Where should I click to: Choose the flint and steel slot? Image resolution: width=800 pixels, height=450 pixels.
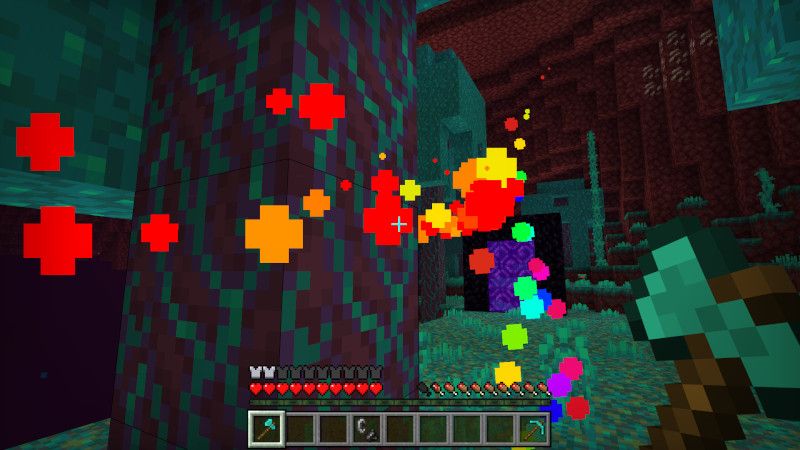[x=366, y=429]
